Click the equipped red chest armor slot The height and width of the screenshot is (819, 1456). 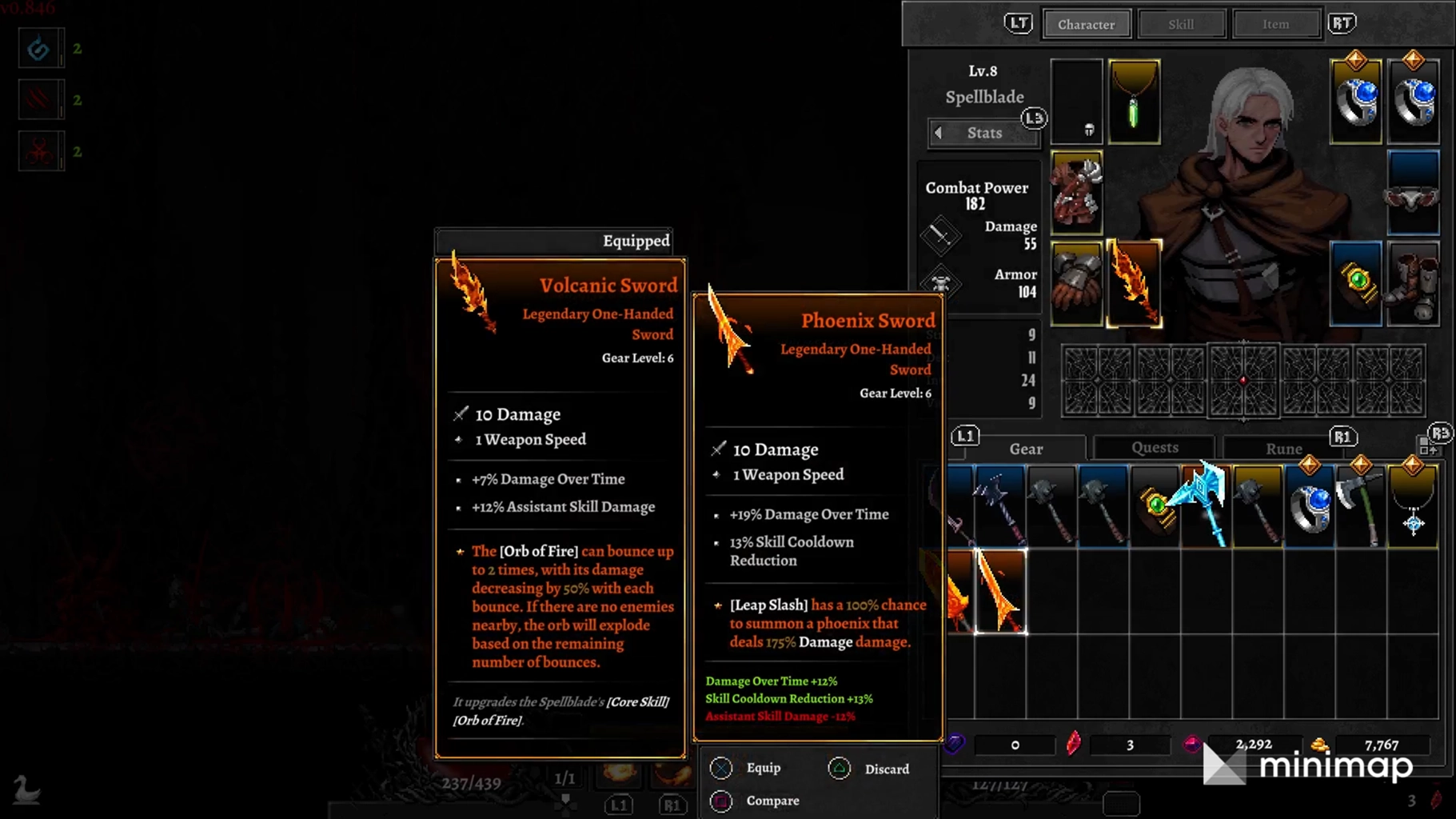point(1076,193)
